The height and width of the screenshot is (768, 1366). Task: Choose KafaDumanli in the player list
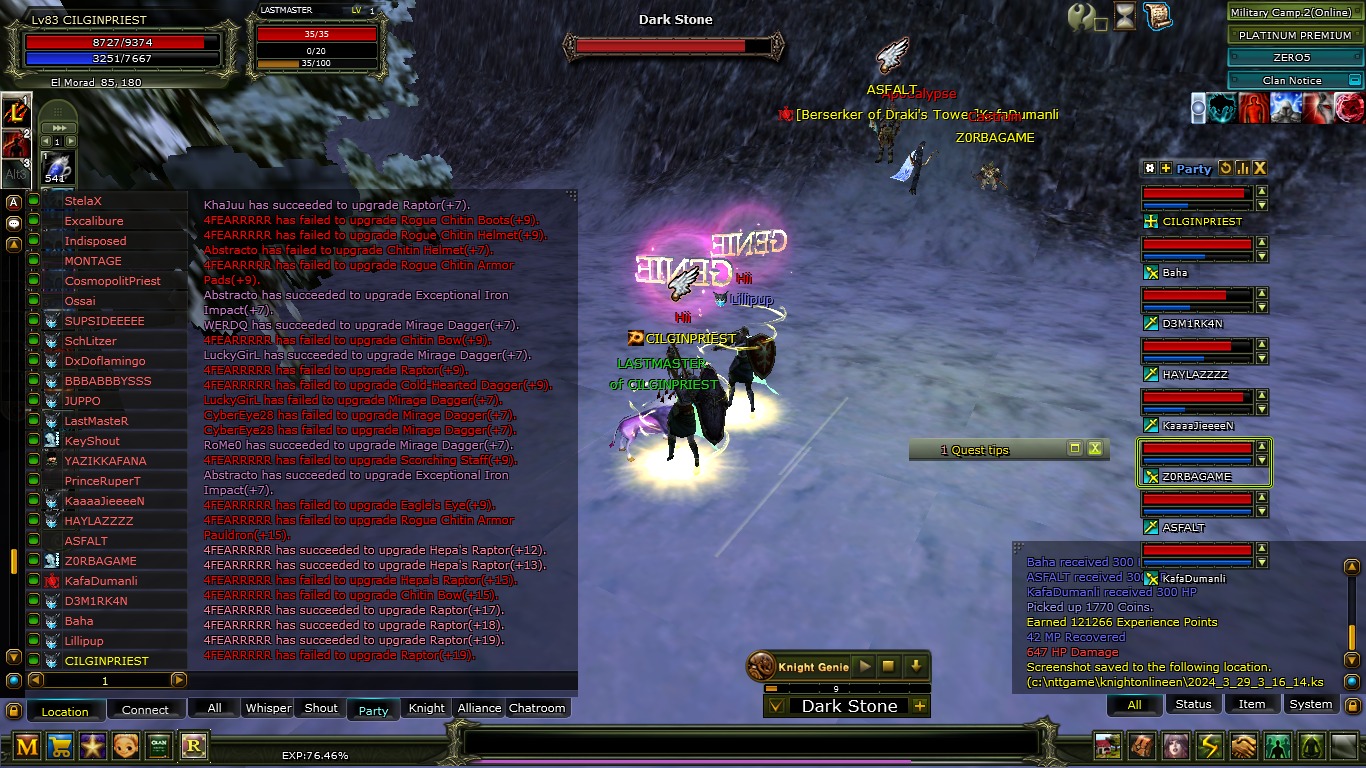(101, 581)
